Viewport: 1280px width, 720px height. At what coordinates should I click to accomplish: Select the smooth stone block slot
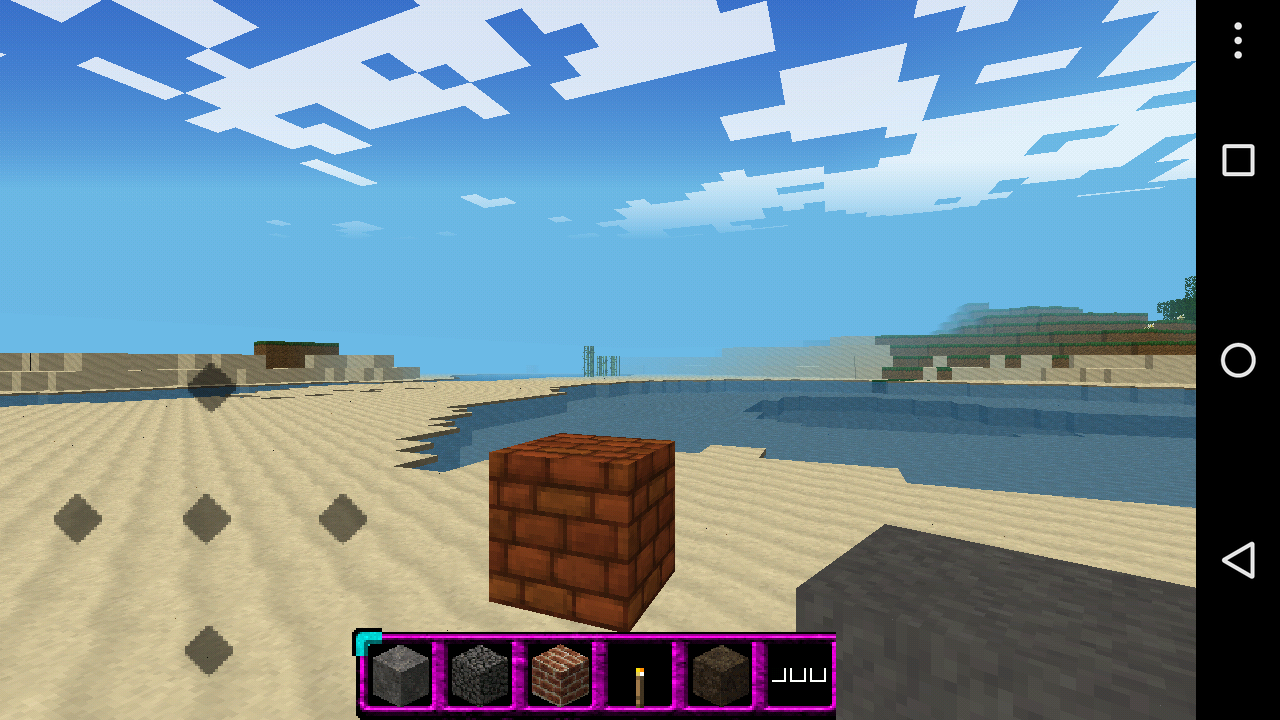[x=400, y=675]
